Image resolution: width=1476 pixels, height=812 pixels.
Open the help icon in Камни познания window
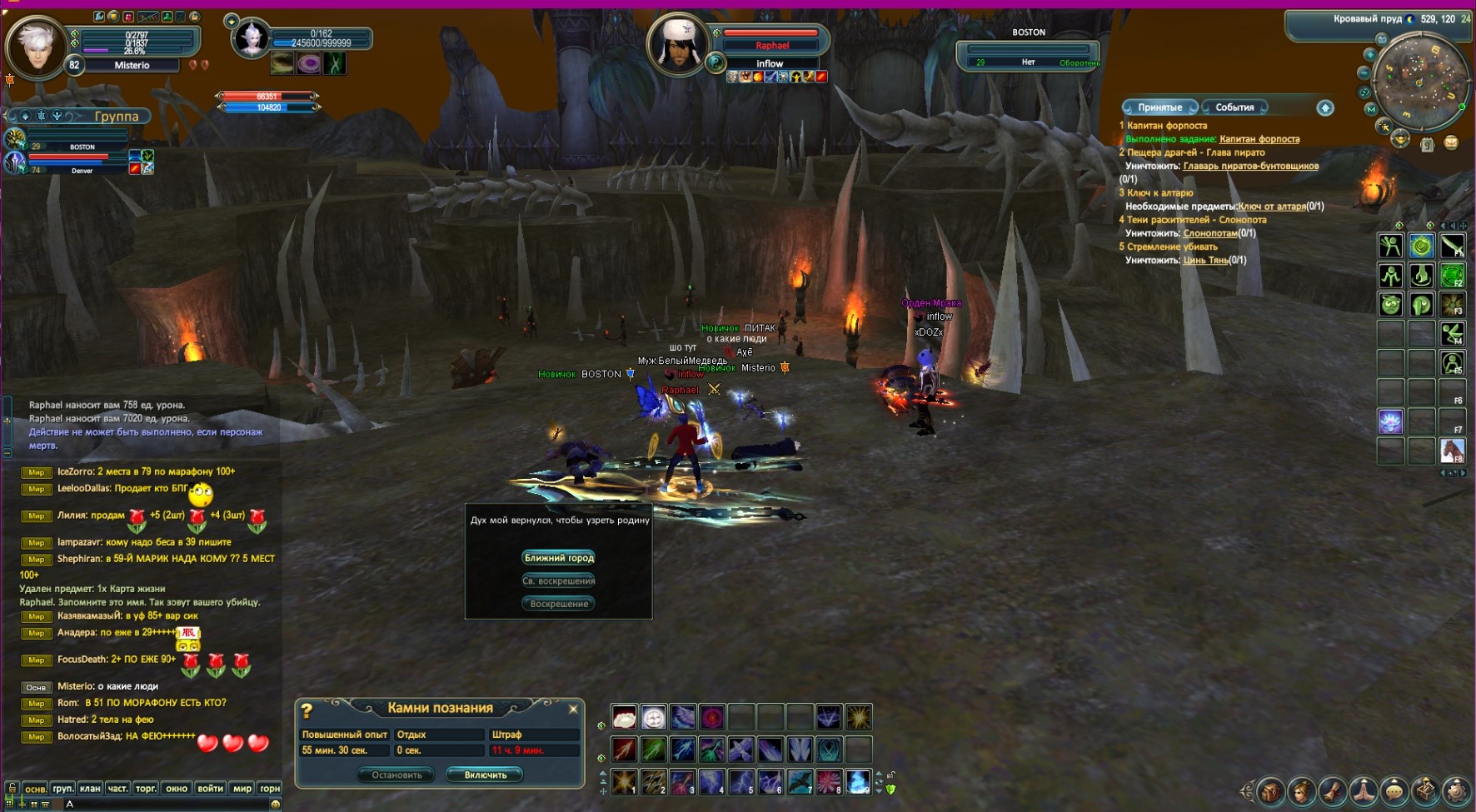pos(307,710)
